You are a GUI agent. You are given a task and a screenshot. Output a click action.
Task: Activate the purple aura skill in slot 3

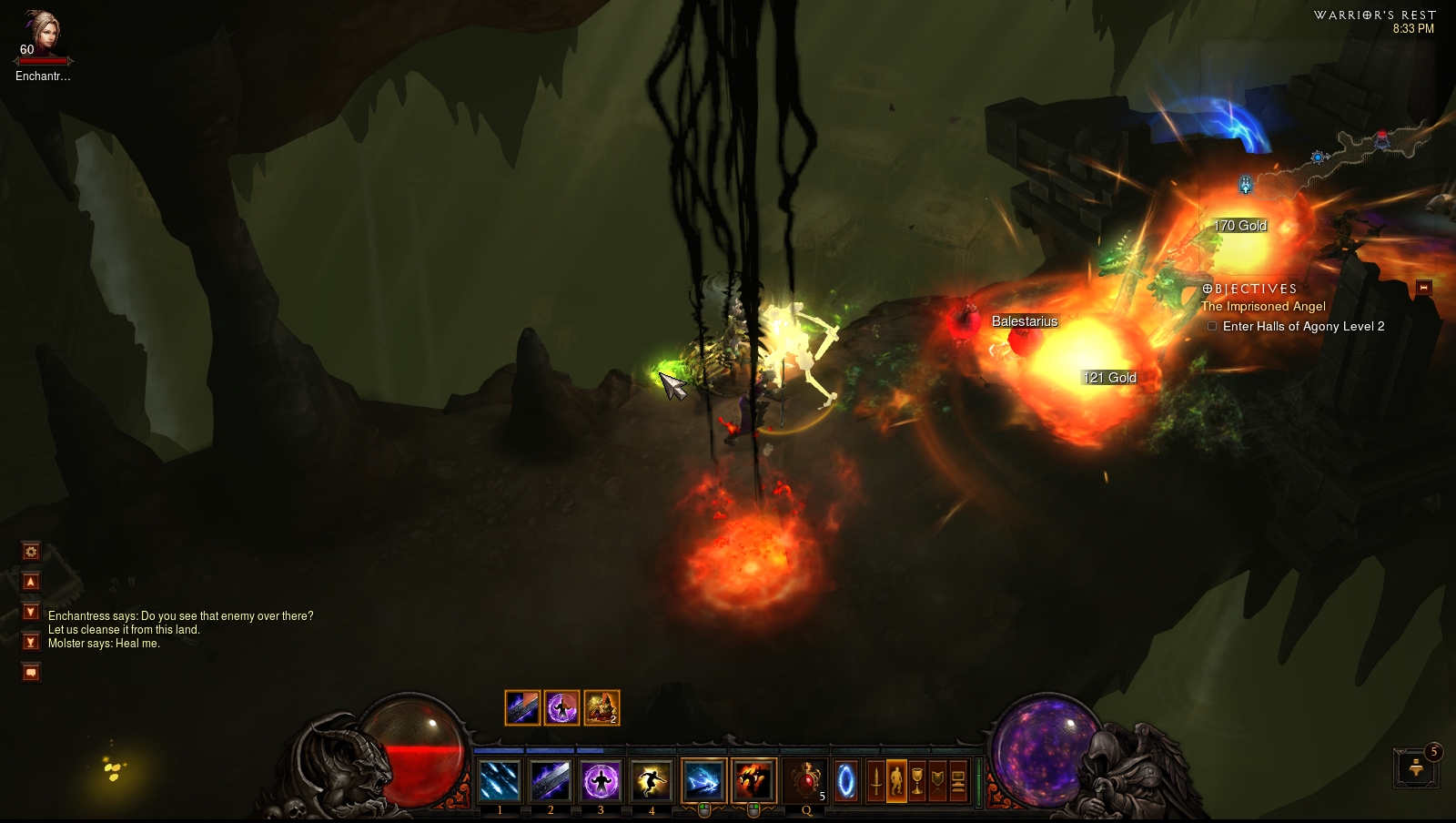(601, 780)
